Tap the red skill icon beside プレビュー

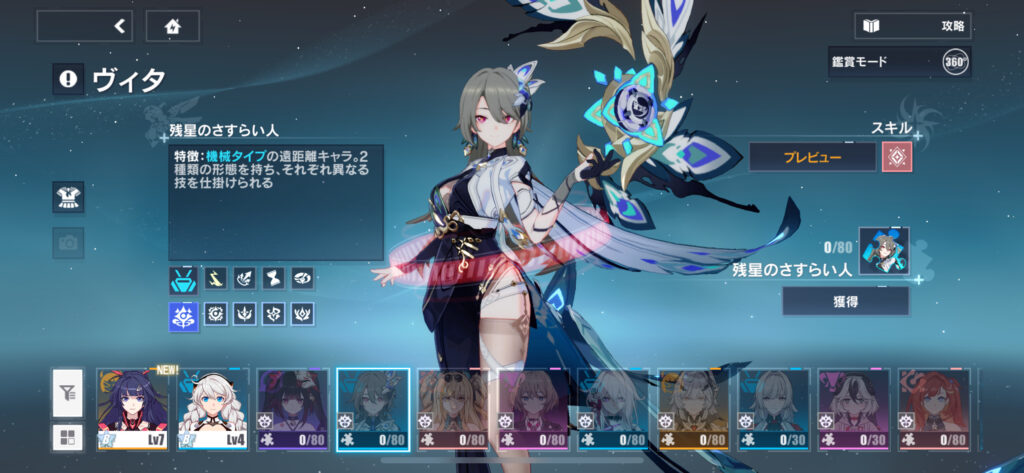[x=896, y=156]
